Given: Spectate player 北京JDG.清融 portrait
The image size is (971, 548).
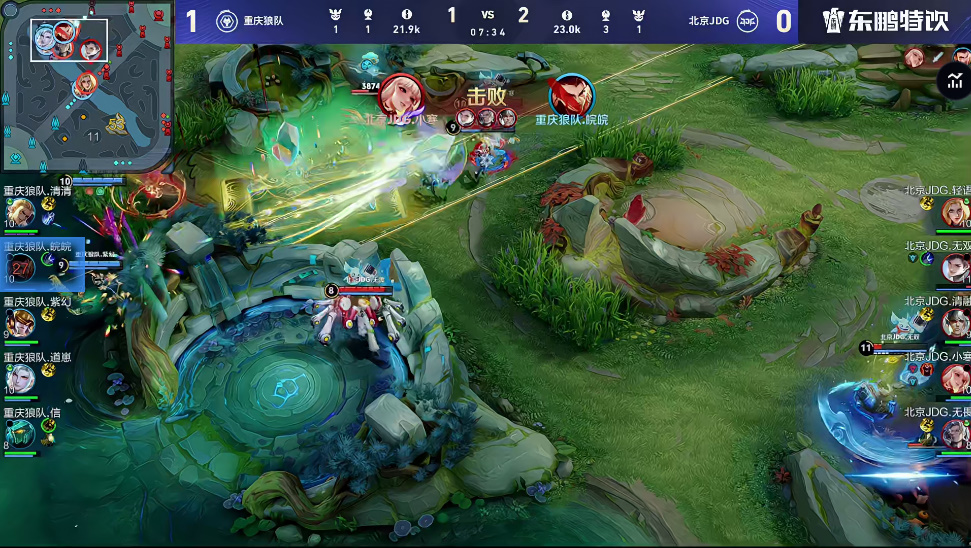Looking at the screenshot, I should 955,322.
